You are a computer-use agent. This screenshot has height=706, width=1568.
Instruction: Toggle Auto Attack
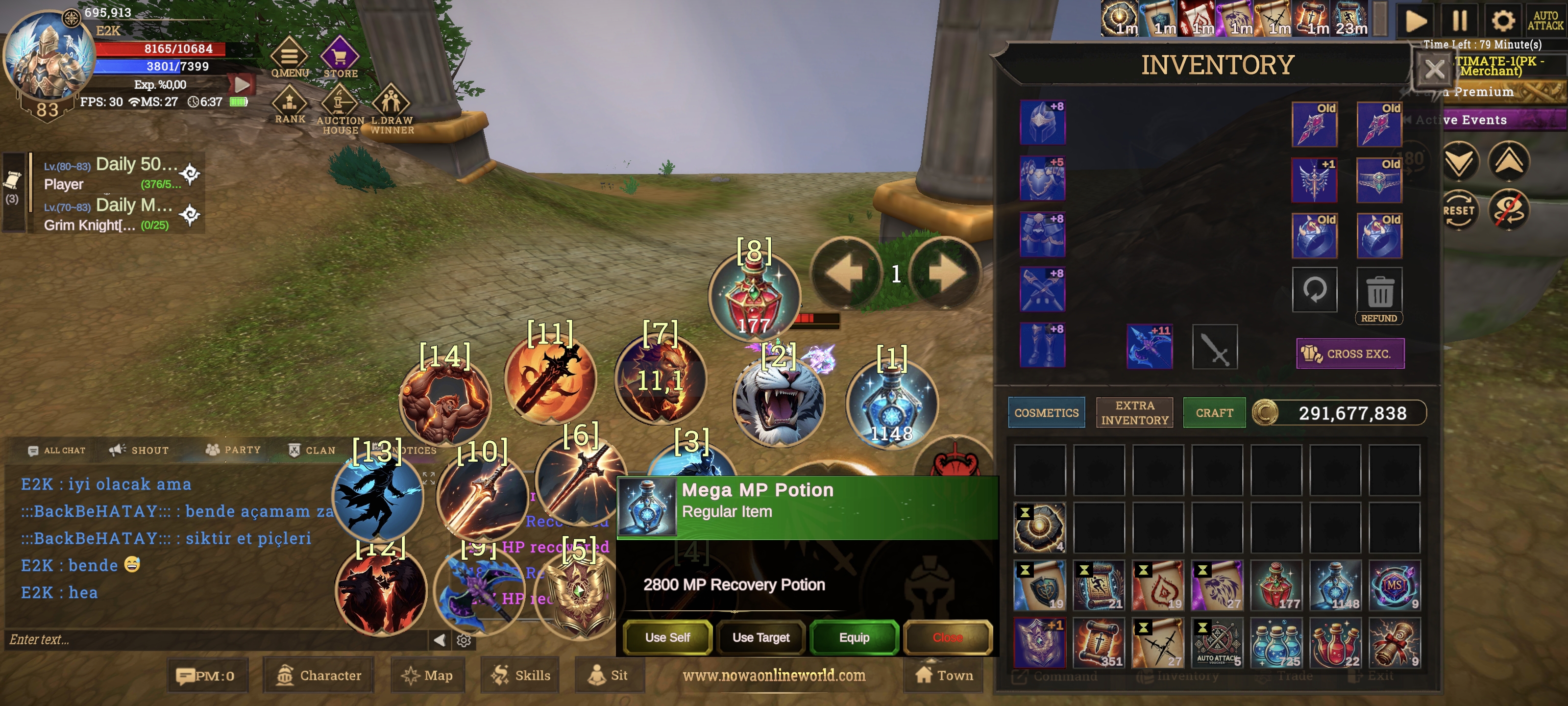pyautogui.click(x=1545, y=21)
